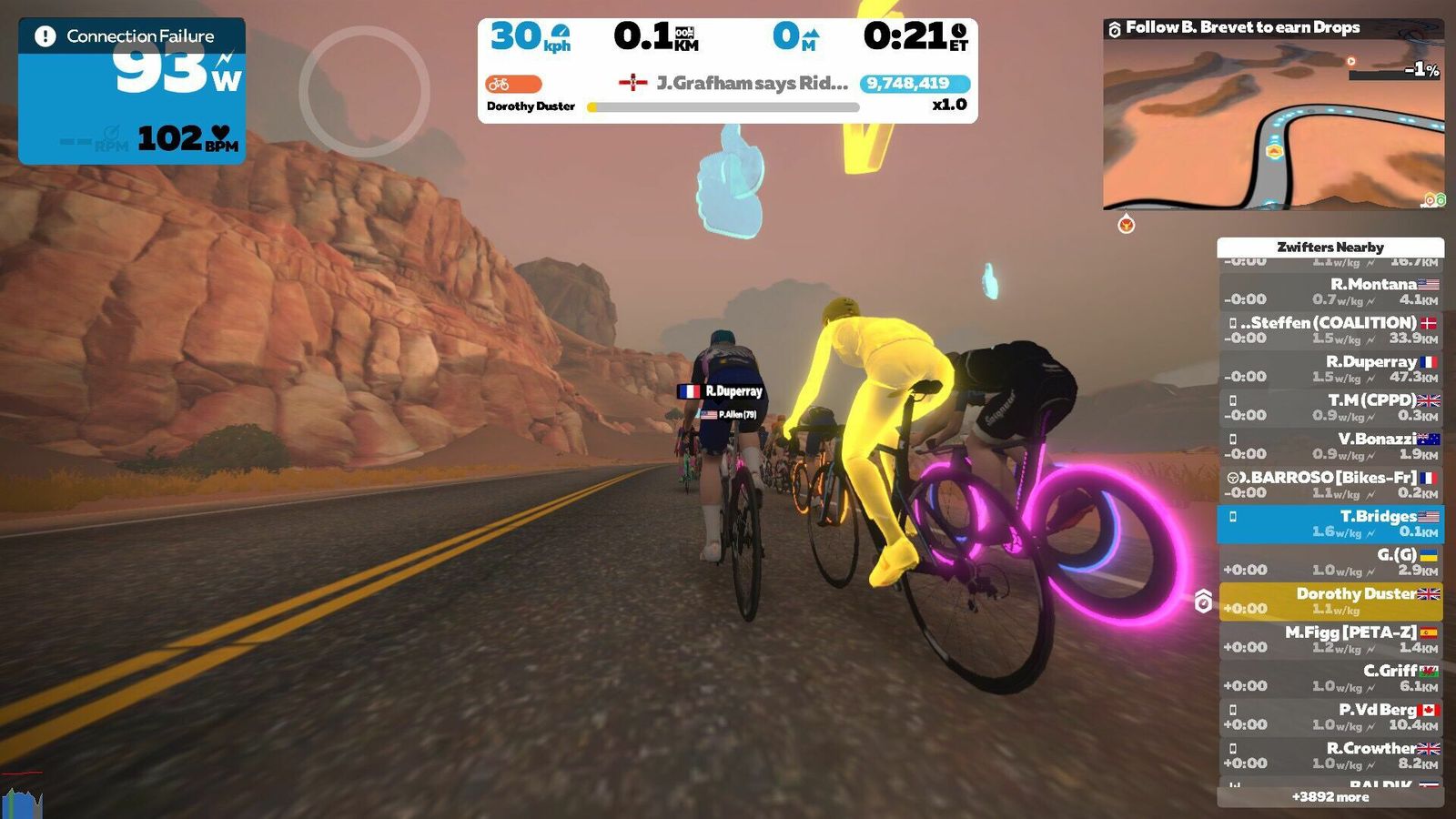Pick the P.Vd Berg rider row

pos(1330,716)
